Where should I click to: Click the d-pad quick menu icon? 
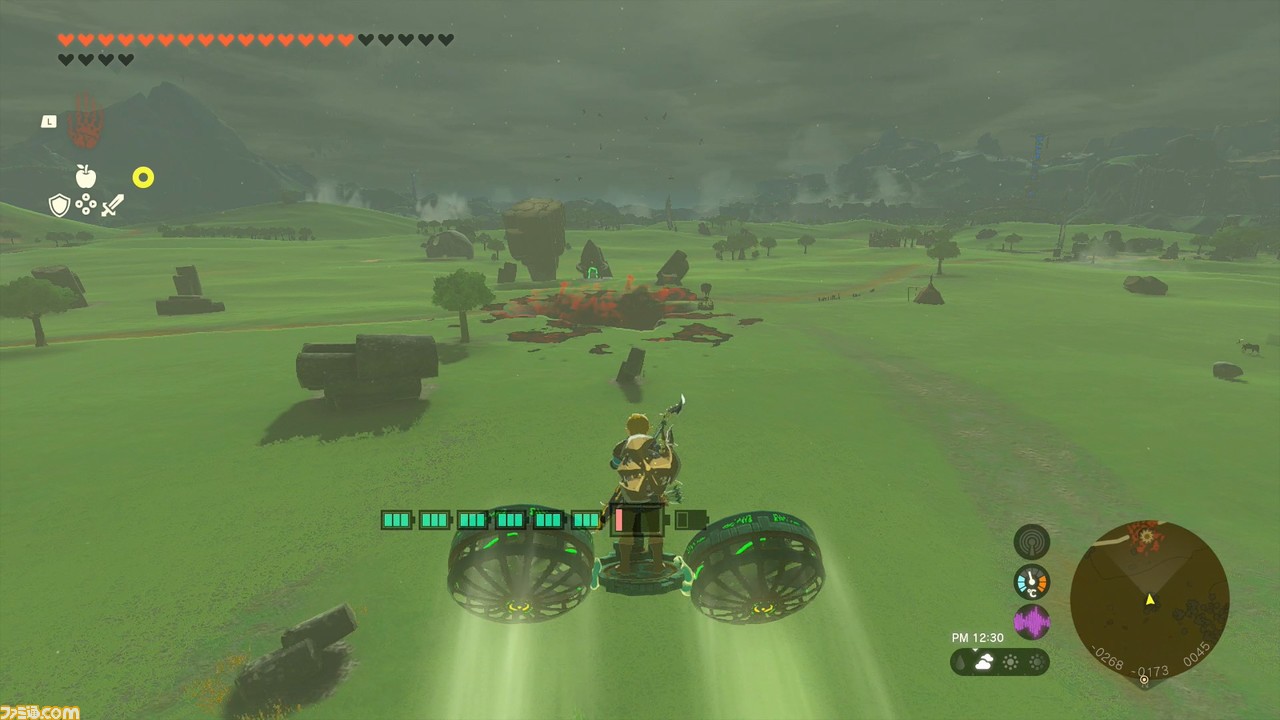[x=86, y=204]
